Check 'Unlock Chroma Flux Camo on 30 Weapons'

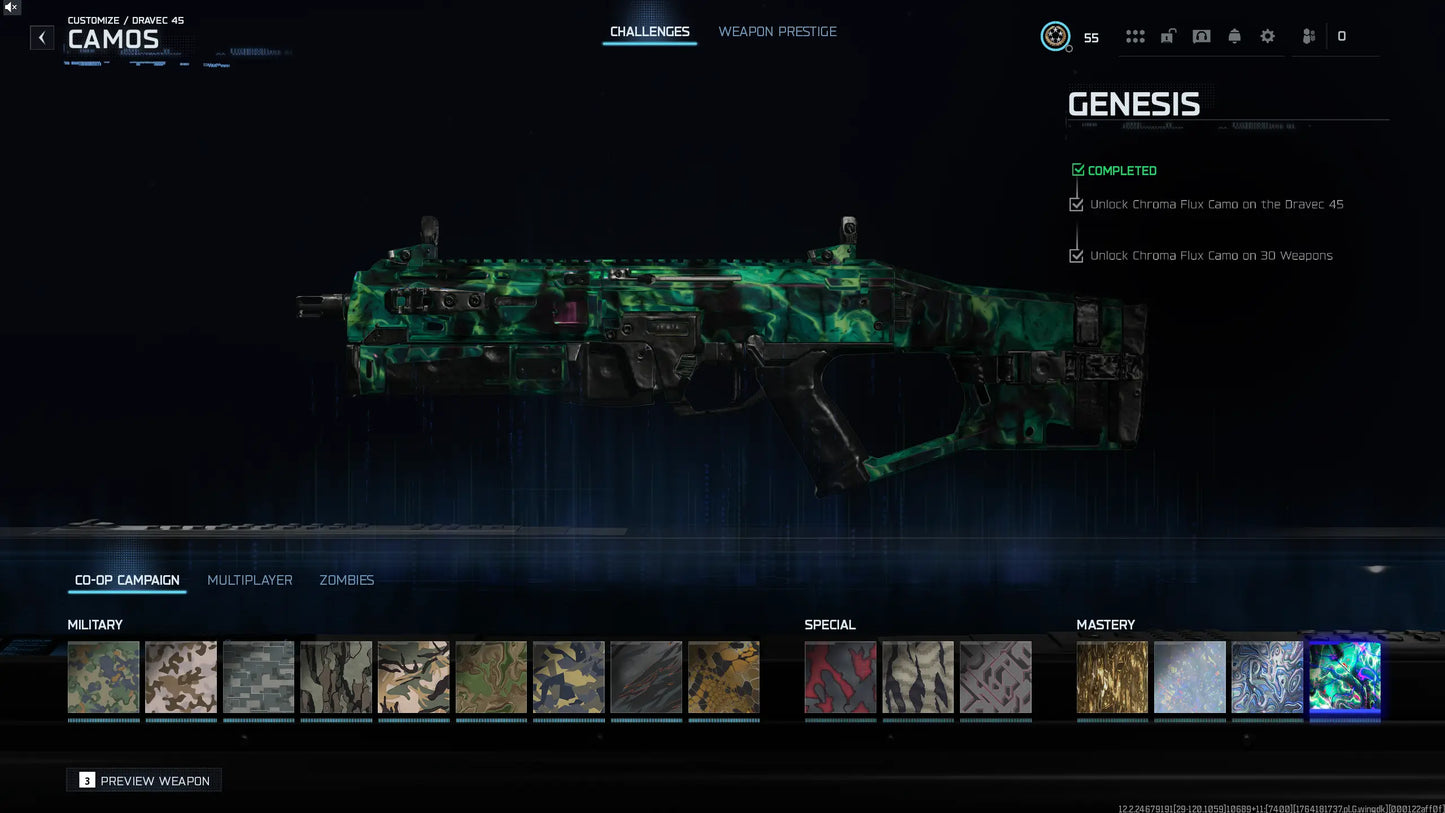1076,255
